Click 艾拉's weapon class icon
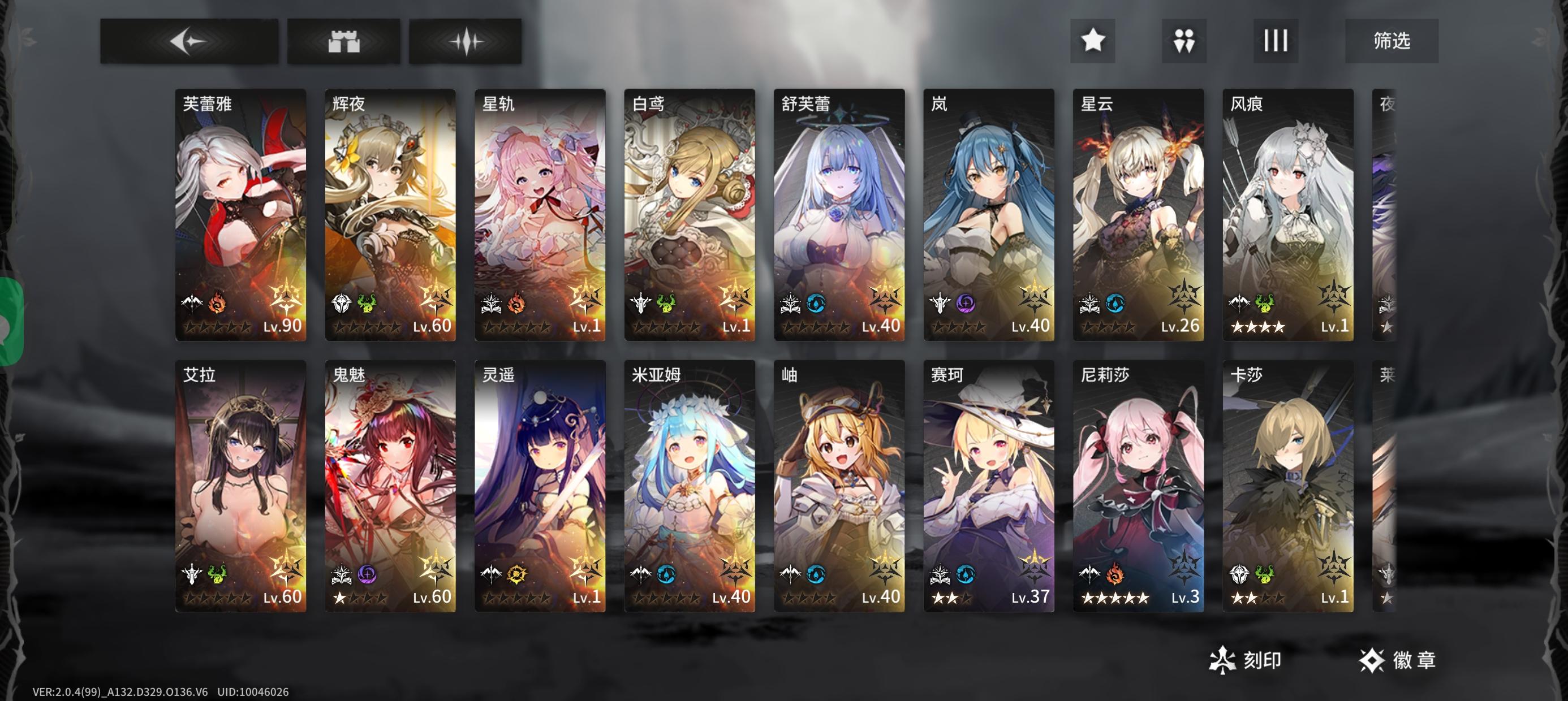1568x701 pixels. click(x=191, y=575)
